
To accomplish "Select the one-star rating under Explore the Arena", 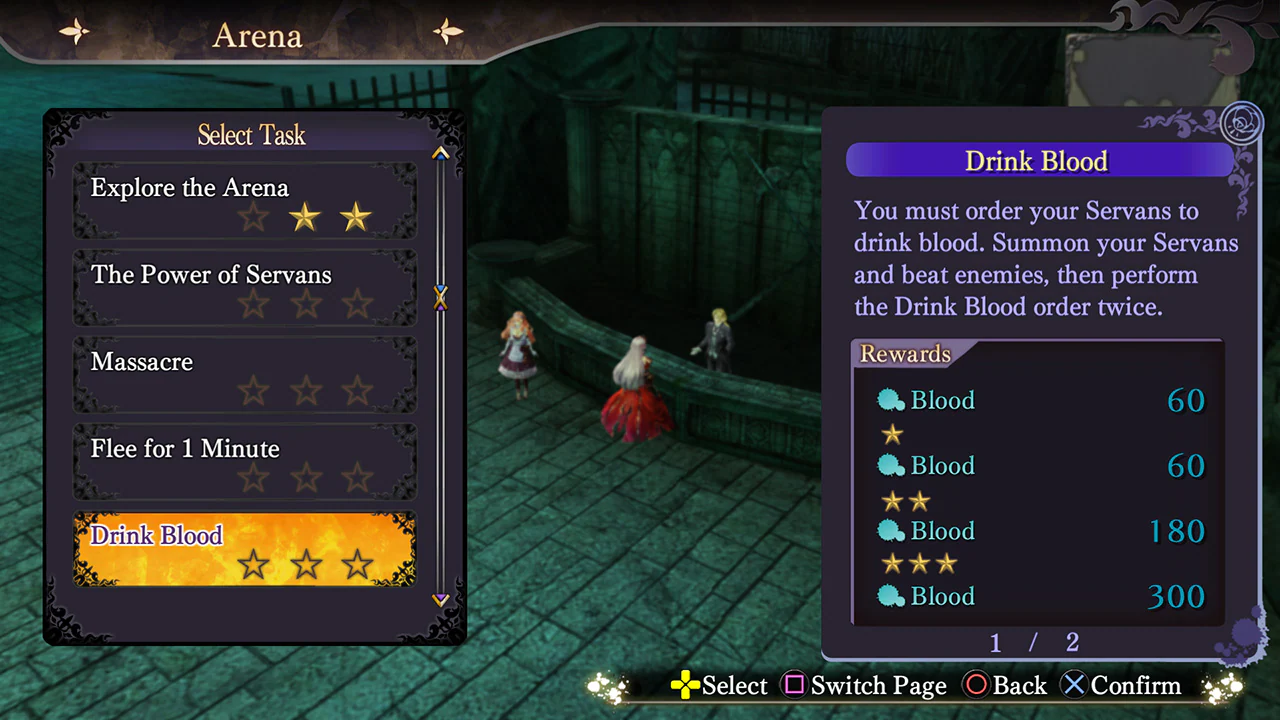I will click(252, 217).
